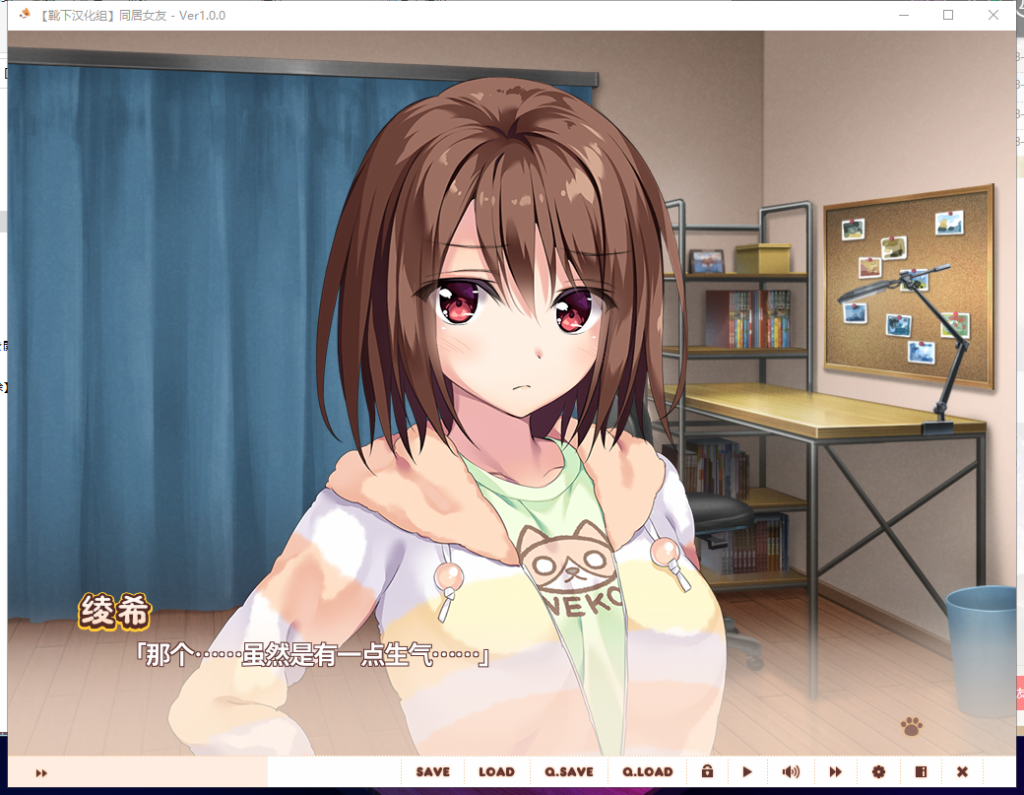Open the LOAD menu
Viewport: 1024px width, 795px height.
496,772
